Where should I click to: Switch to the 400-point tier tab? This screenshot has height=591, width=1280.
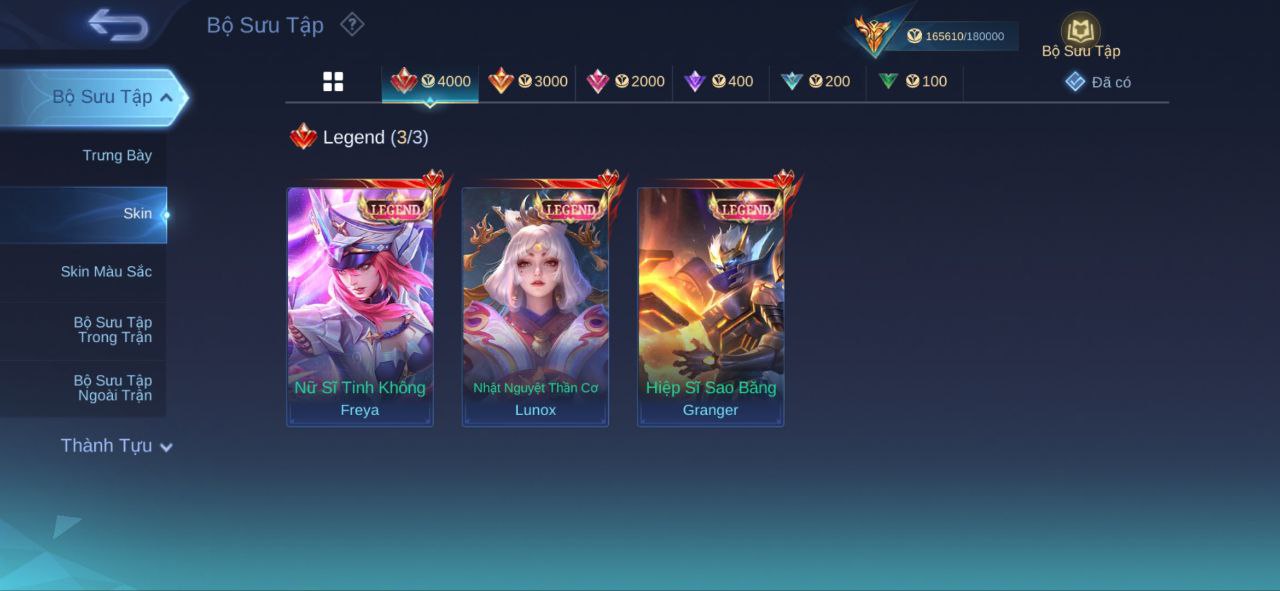click(719, 82)
